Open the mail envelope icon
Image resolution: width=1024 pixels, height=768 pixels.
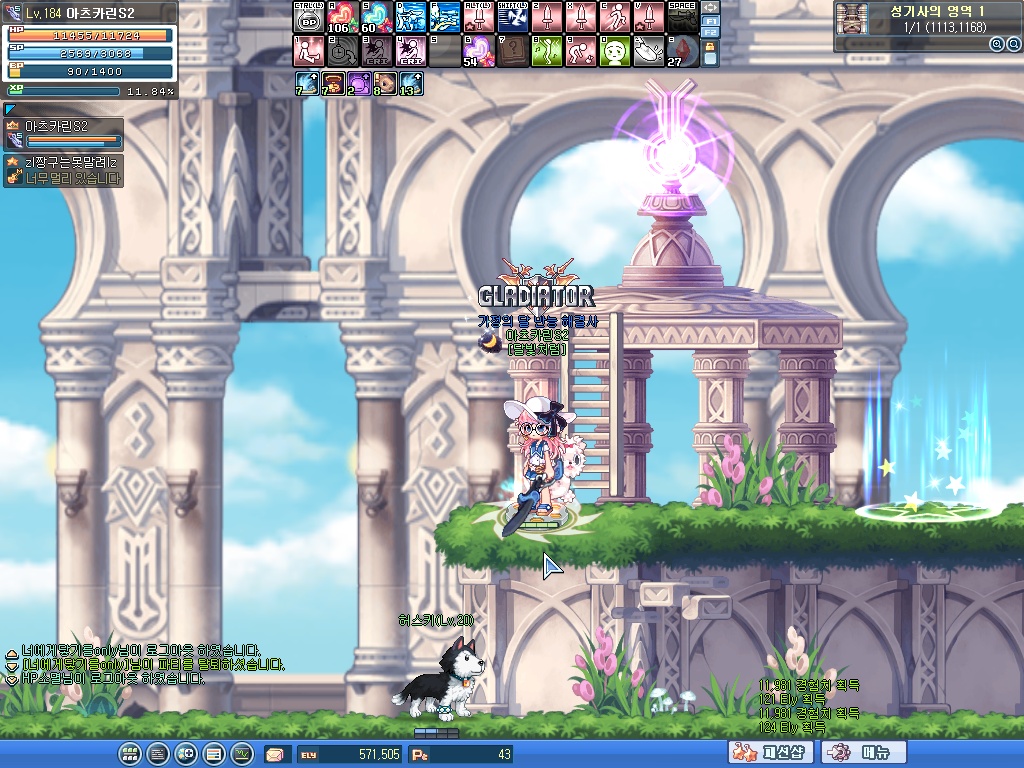click(x=274, y=754)
